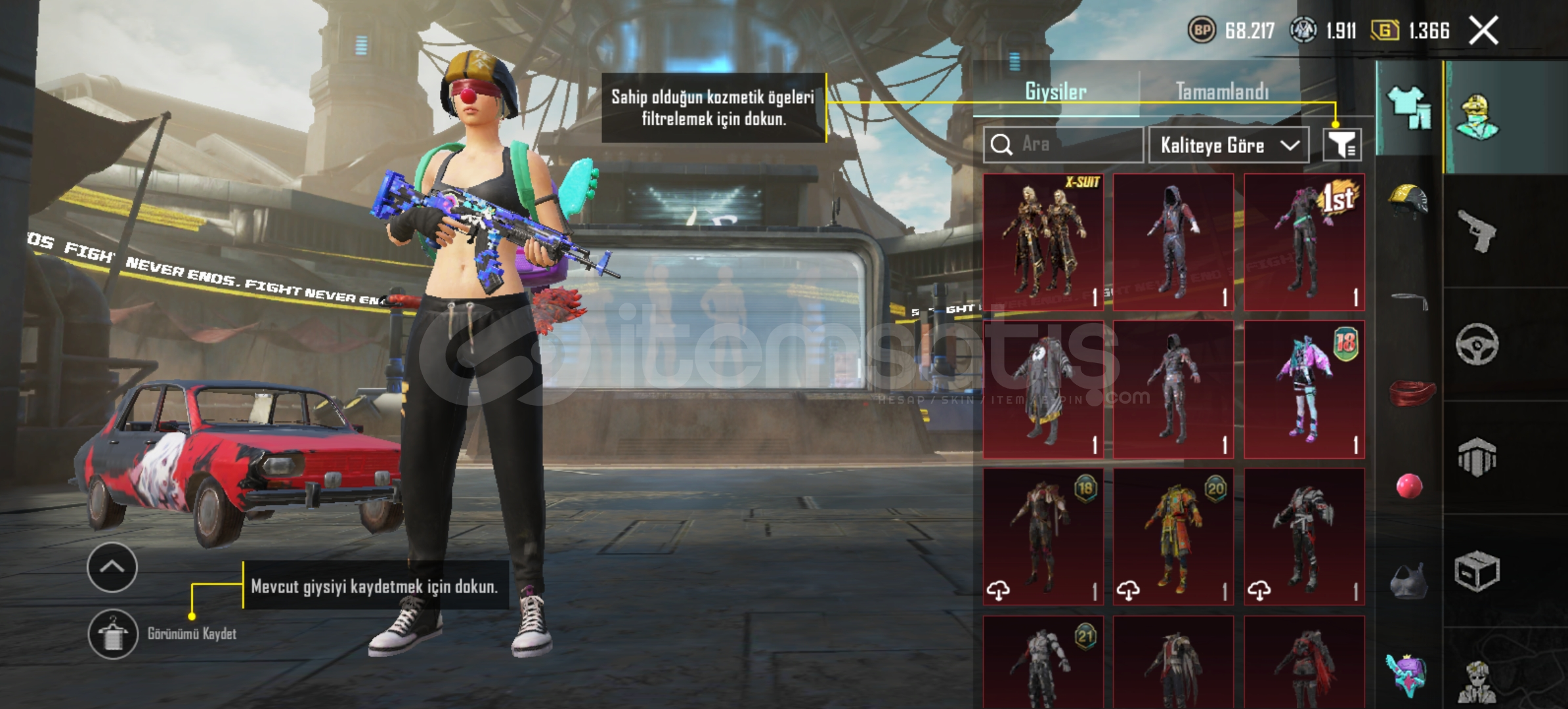This screenshot has width=1568, height=709.
Task: Select the X-SUIT golden outfit
Action: pos(1043,242)
